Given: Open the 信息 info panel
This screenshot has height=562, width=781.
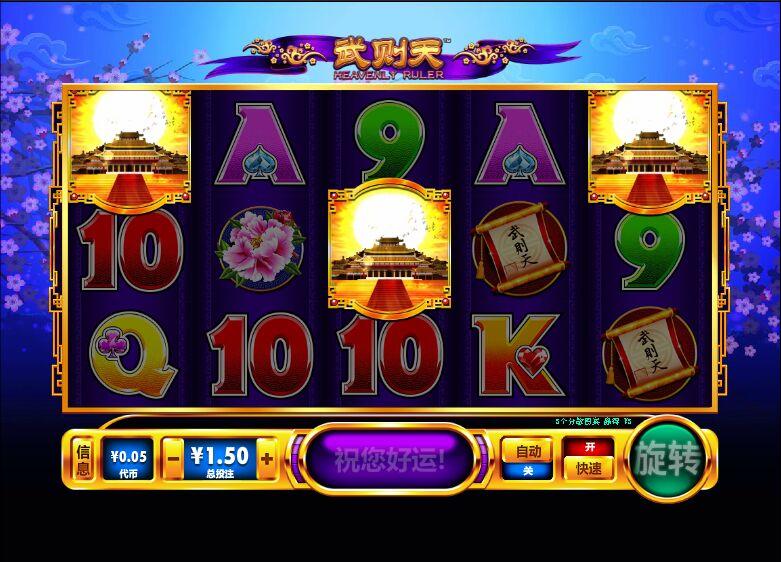Looking at the screenshot, I should coord(84,459).
